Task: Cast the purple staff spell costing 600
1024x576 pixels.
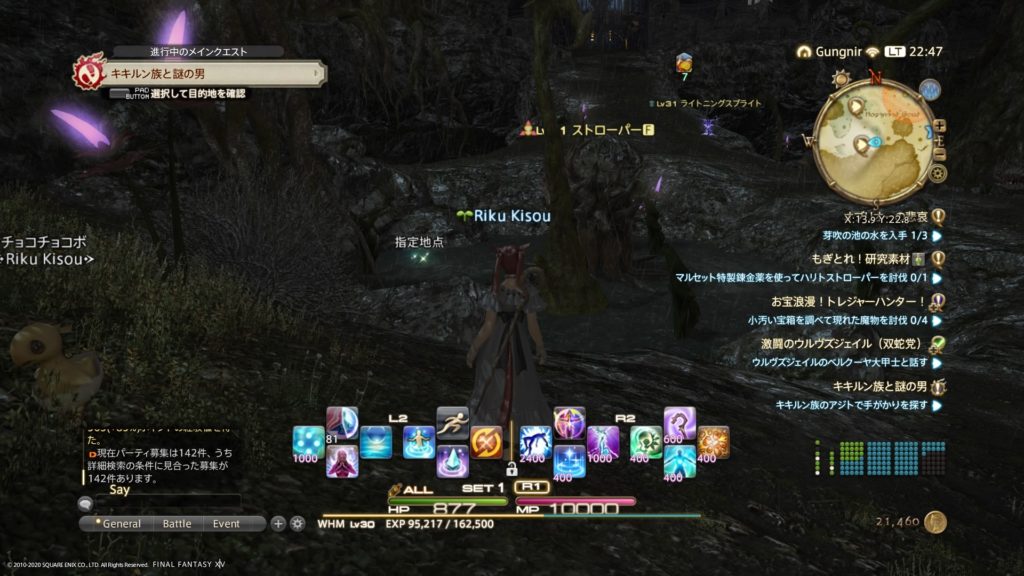Action: [680, 423]
